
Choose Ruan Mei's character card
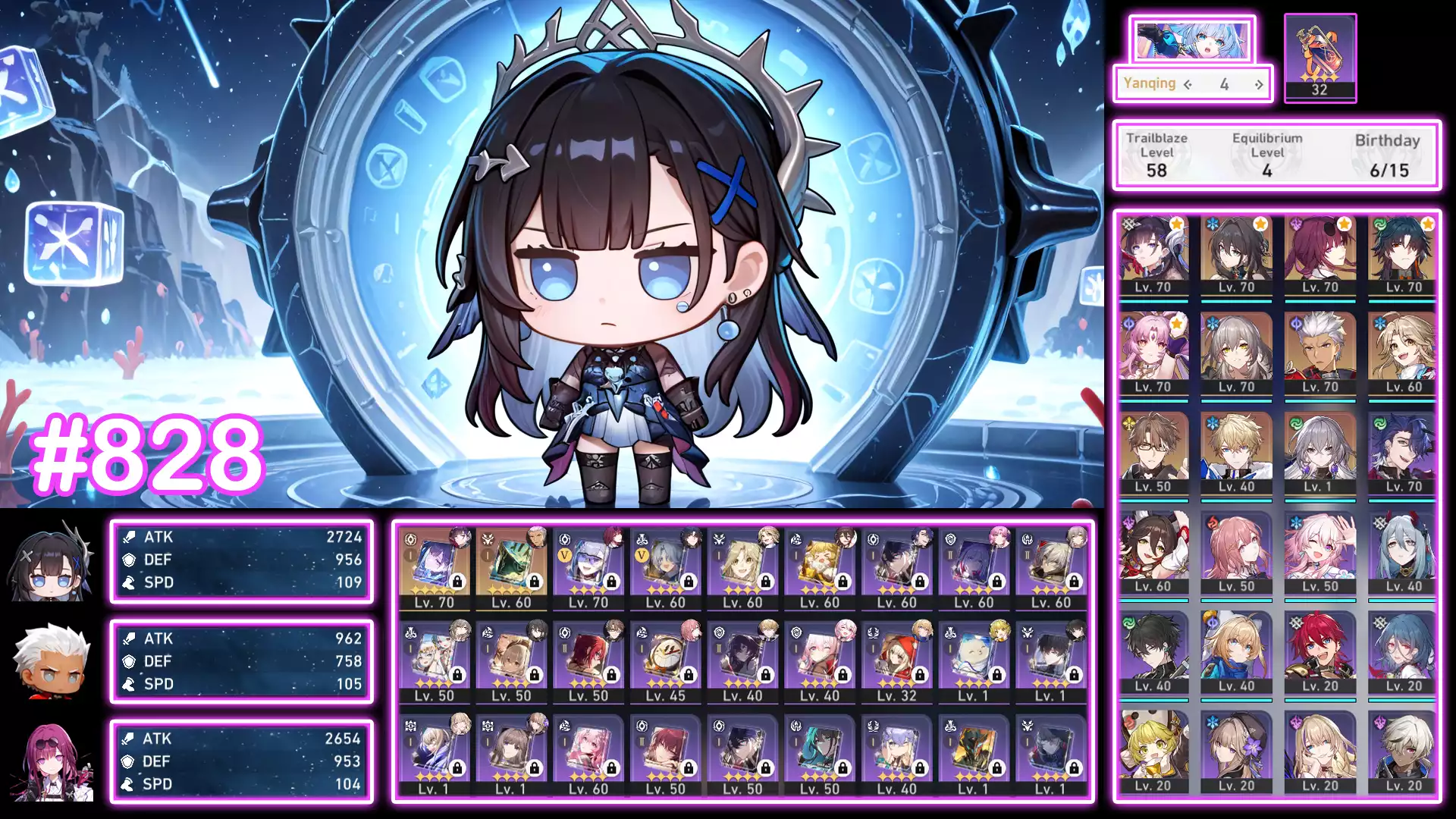click(1236, 256)
